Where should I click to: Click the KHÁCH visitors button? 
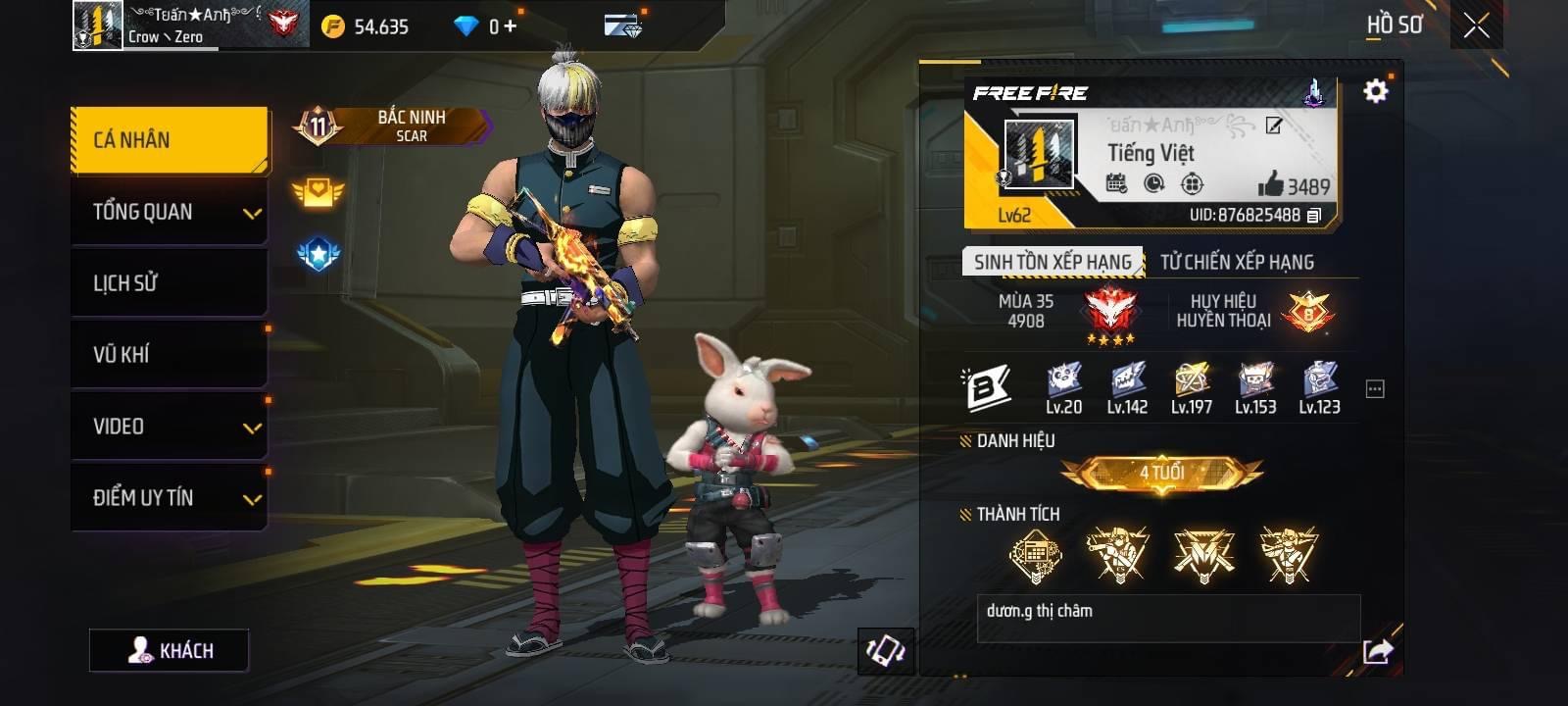[170, 650]
